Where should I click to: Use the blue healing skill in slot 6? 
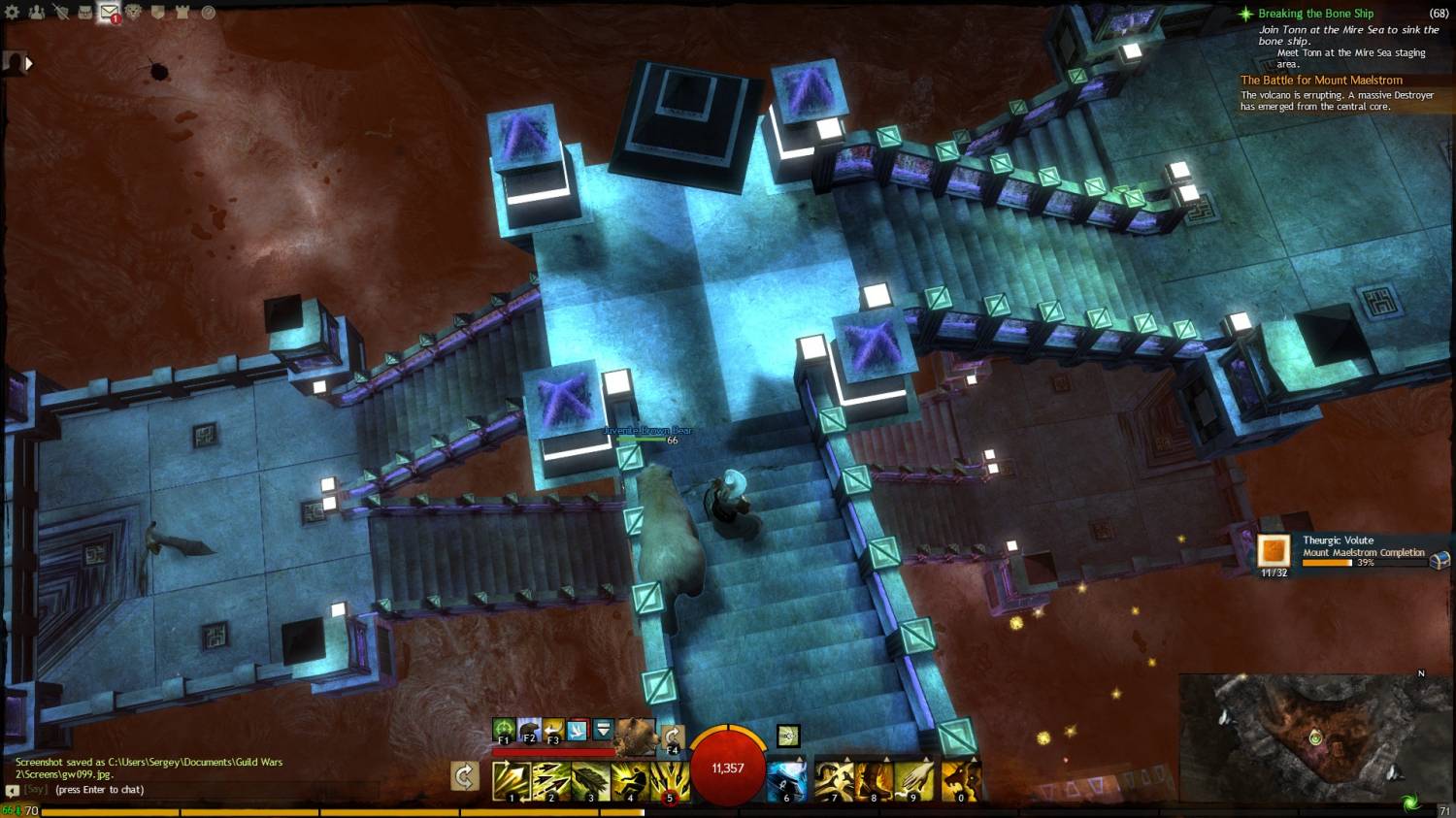[x=786, y=781]
